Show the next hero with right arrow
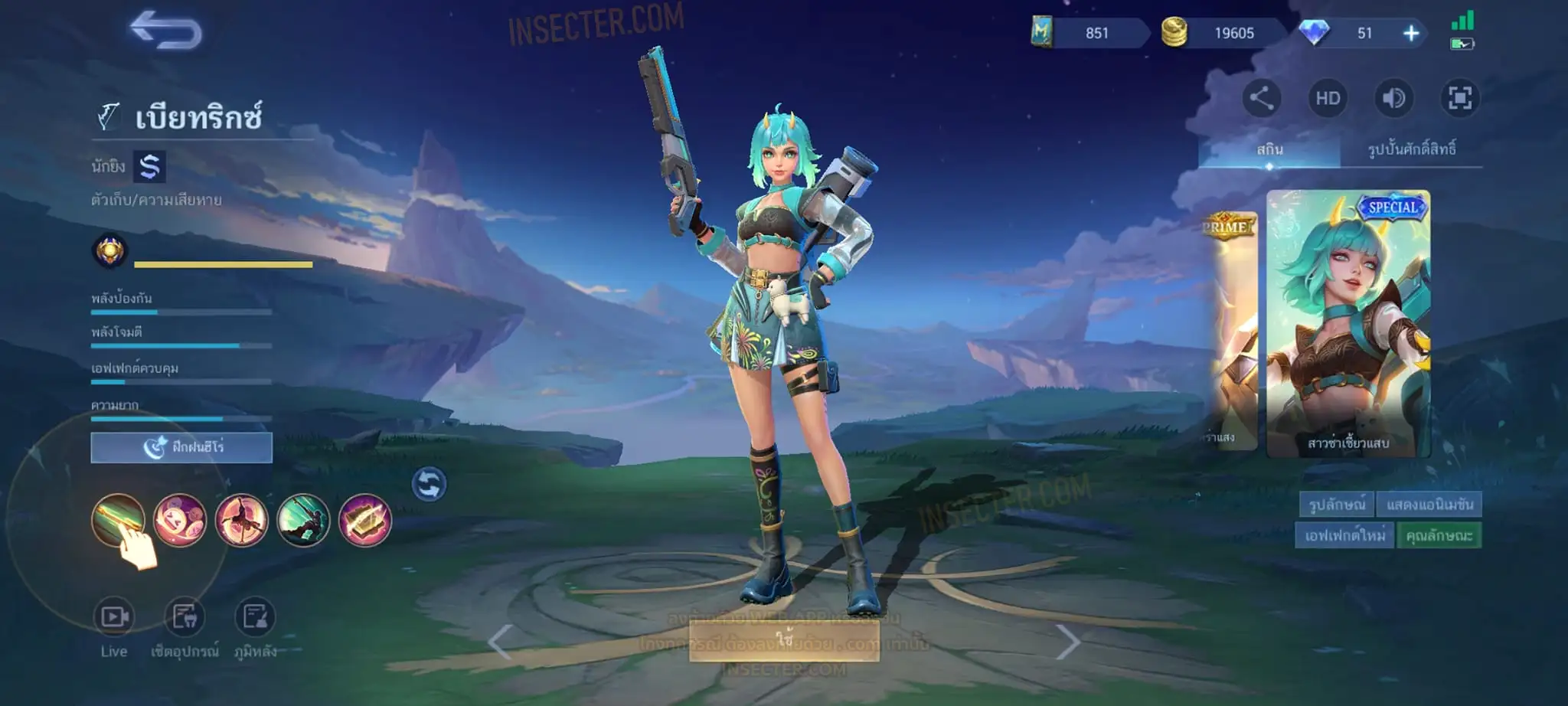The height and width of the screenshot is (706, 1568). (x=1068, y=642)
